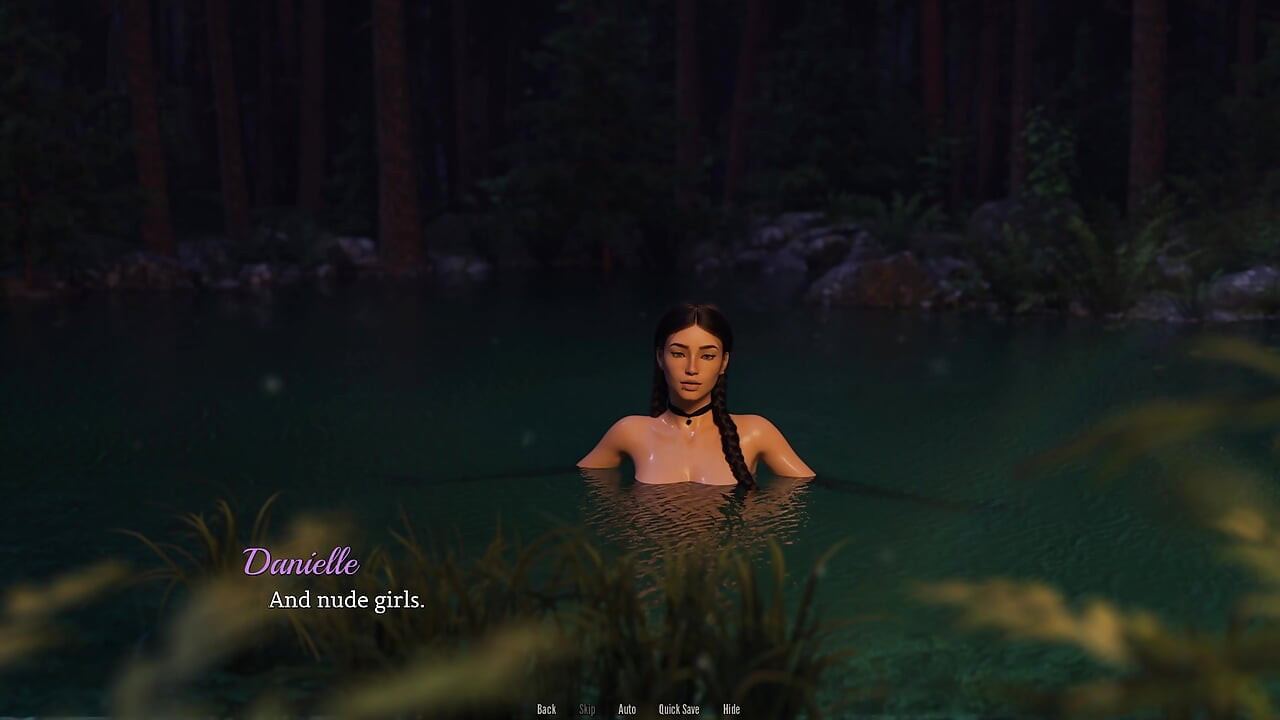This screenshot has width=1280, height=720.
Task: Select the Skip option in the quick menu
Action: pyautogui.click(x=587, y=709)
